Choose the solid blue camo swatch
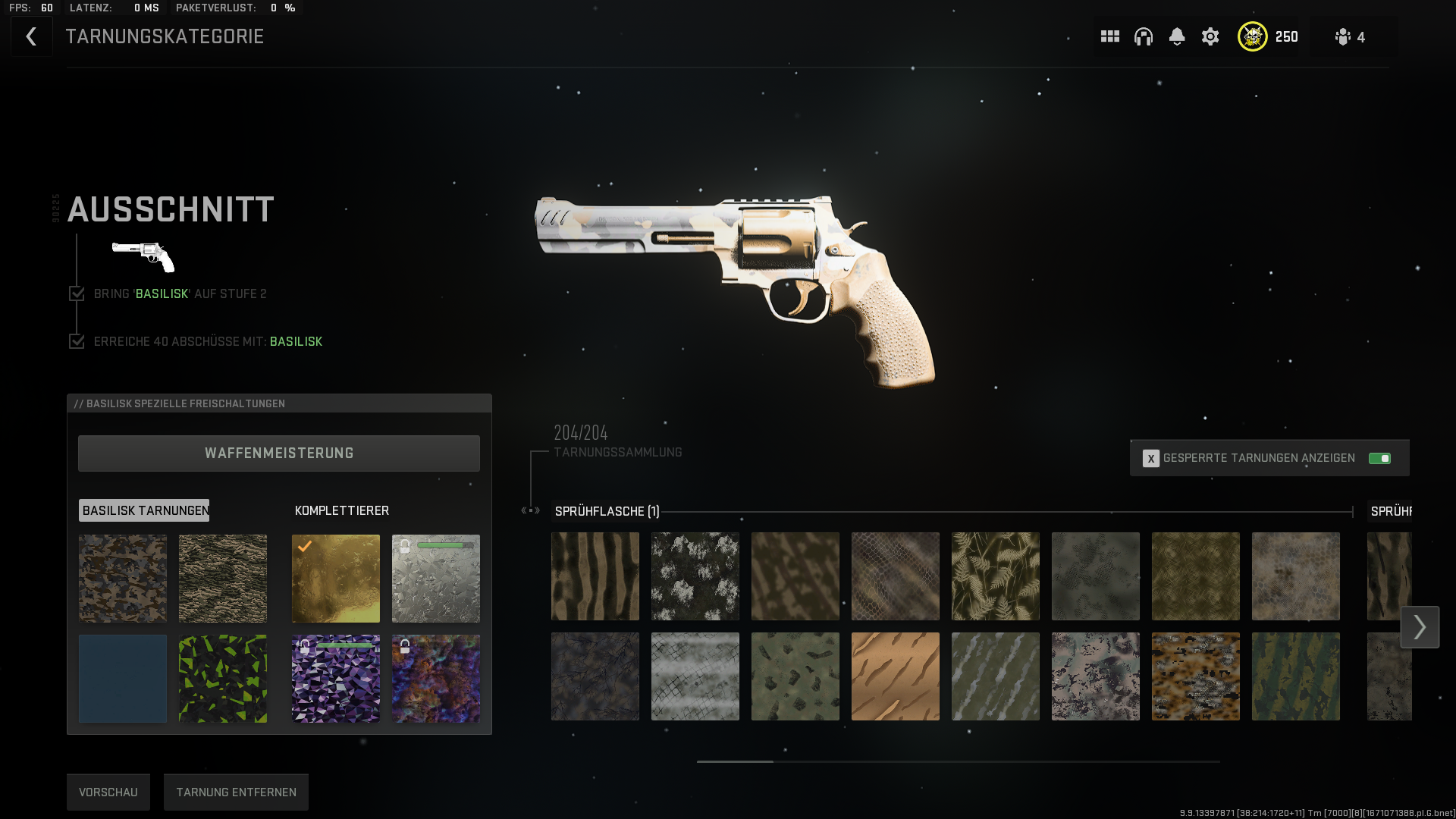Image resolution: width=1456 pixels, height=819 pixels. (x=123, y=679)
